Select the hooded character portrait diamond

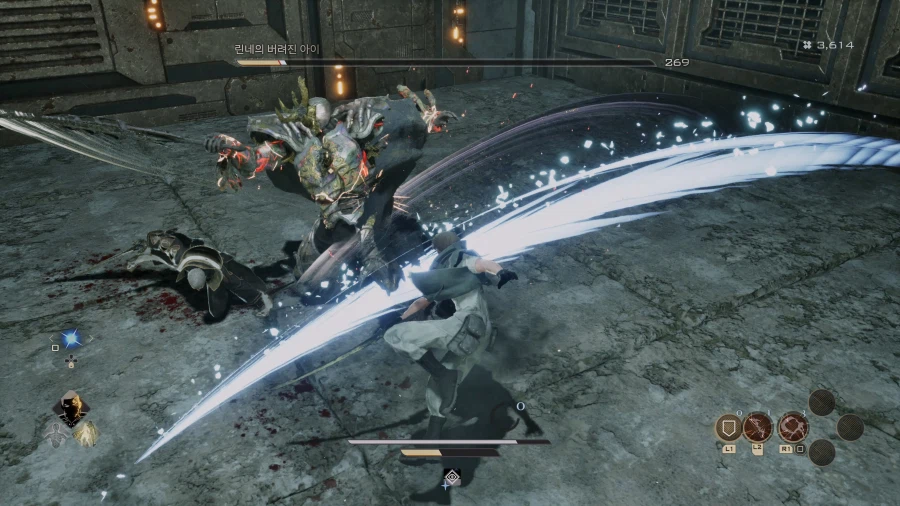point(70,408)
